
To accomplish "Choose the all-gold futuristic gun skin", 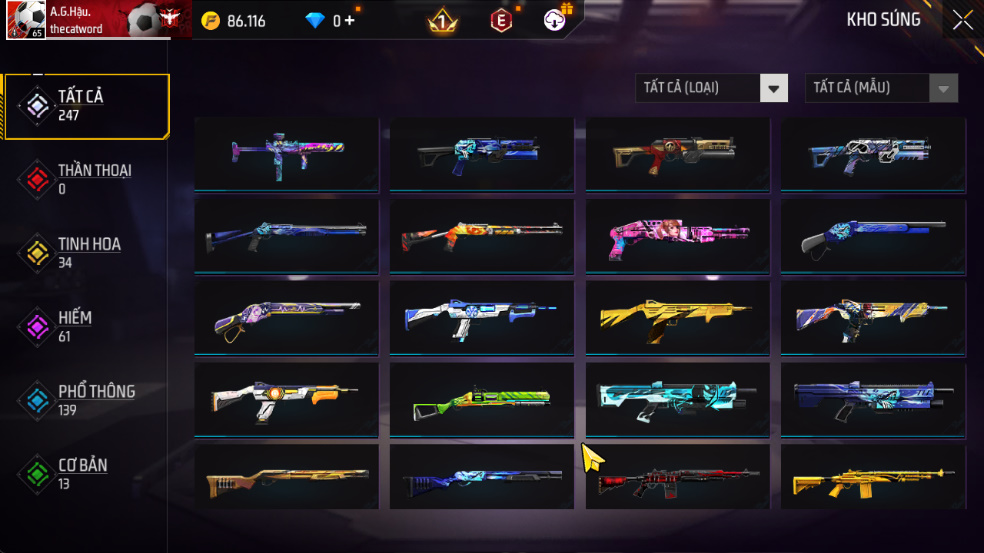I will (677, 317).
